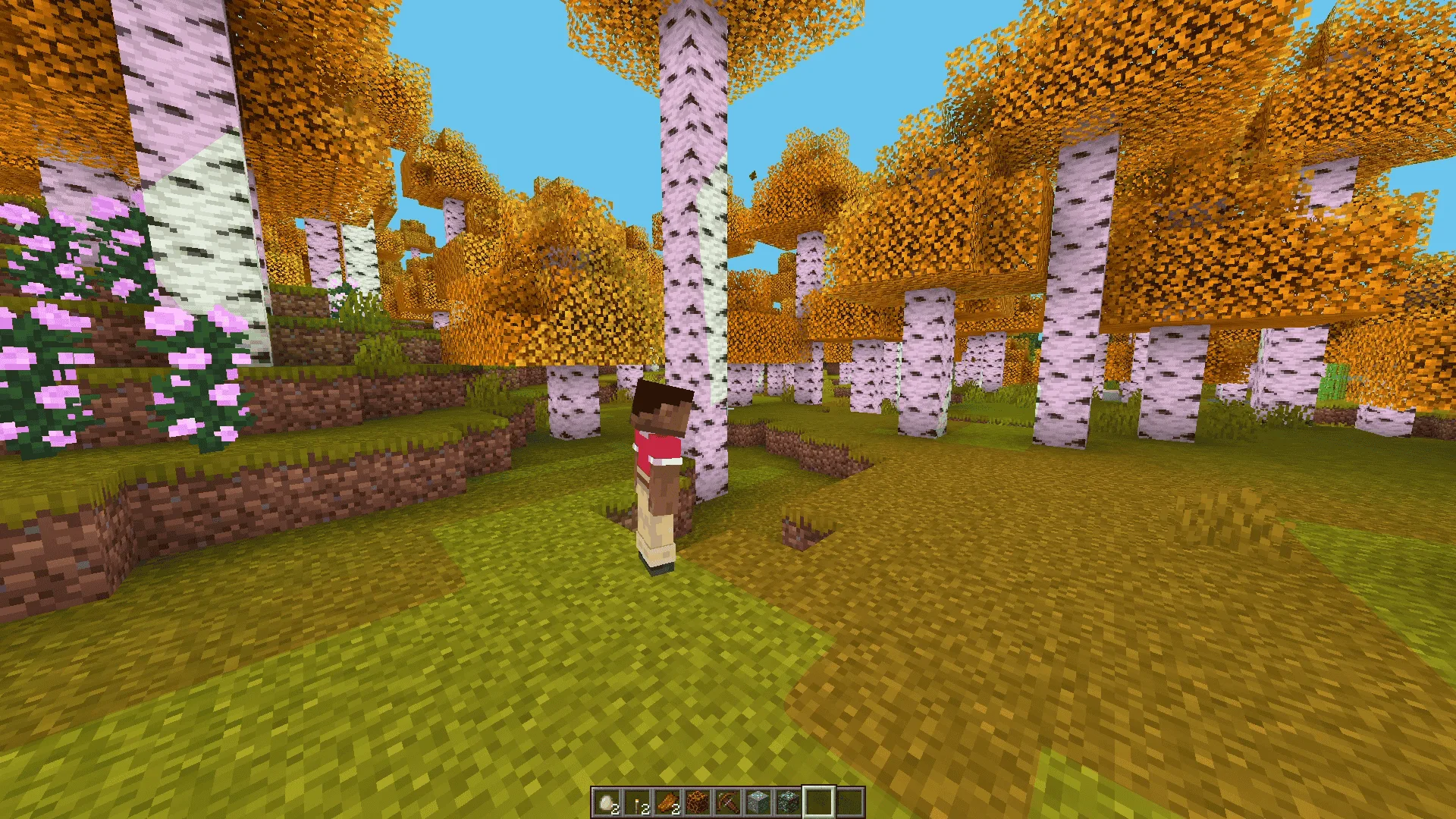Select the white egg hotbar slot
Viewport: 1456px width, 819px height.
coord(607,802)
